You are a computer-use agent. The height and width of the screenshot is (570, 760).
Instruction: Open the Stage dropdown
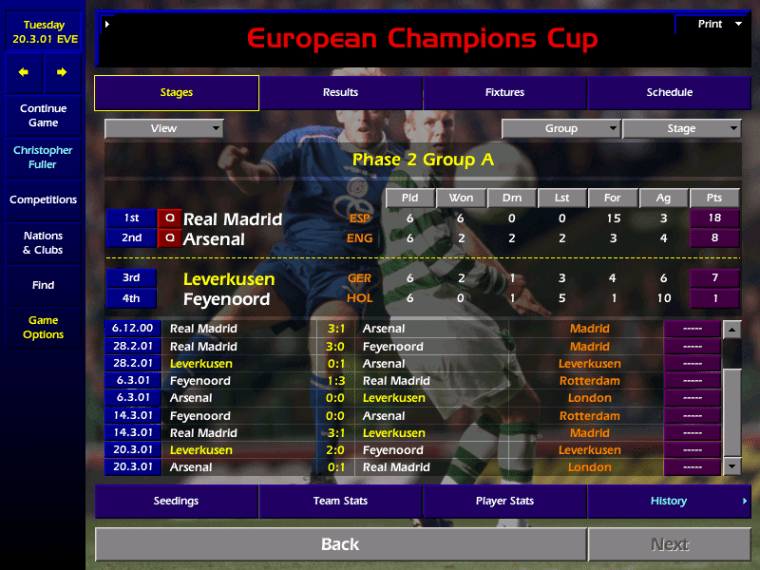pyautogui.click(x=681, y=129)
